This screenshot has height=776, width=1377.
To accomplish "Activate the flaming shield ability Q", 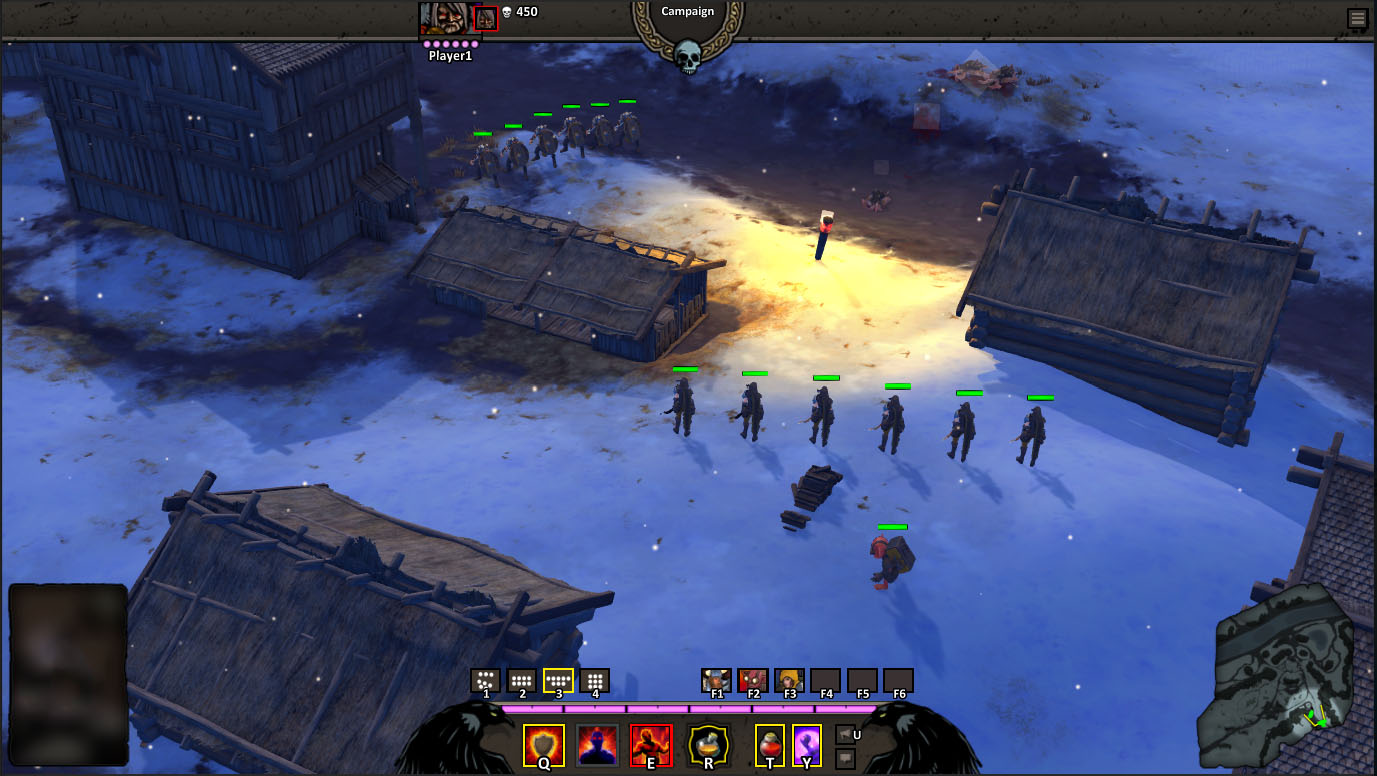I will [x=544, y=745].
